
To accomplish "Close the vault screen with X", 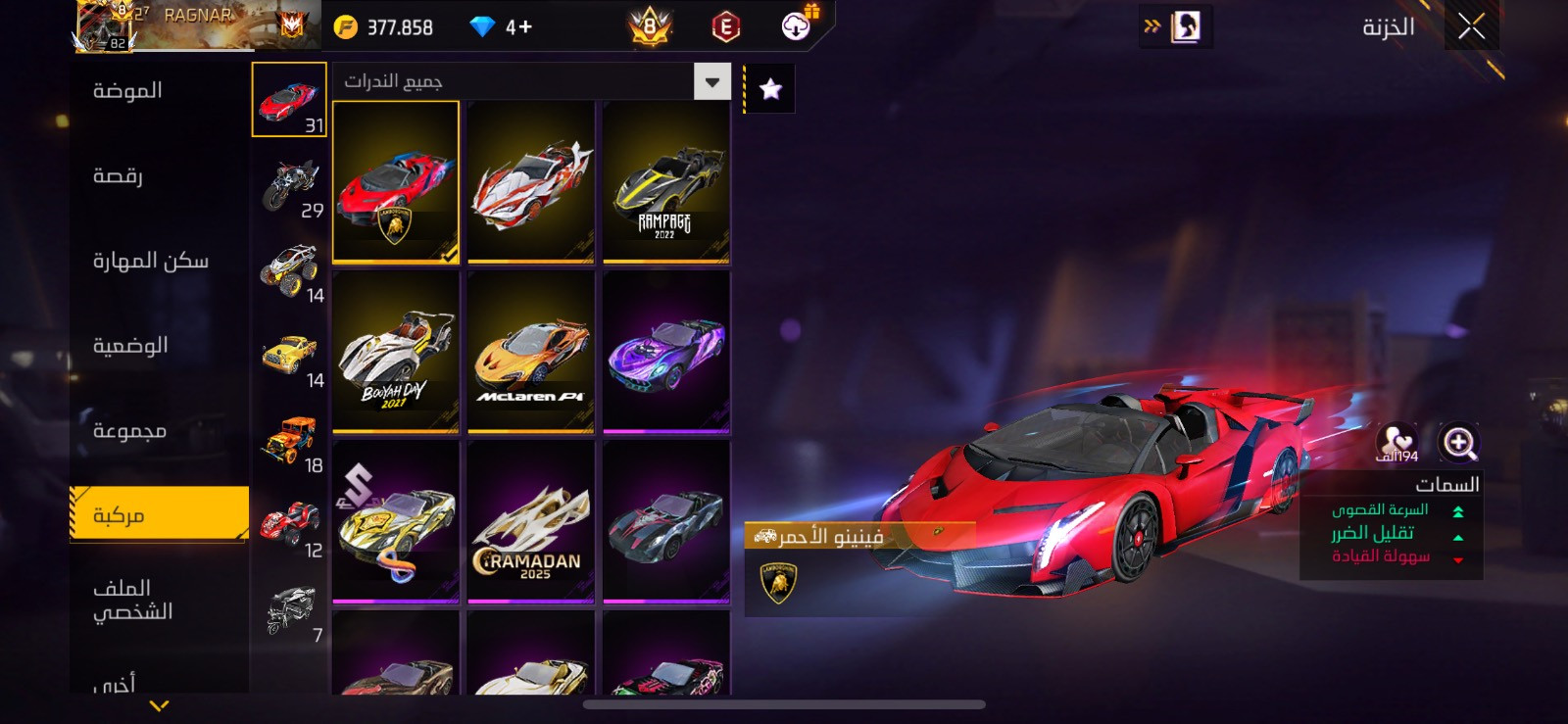I will click(x=1471, y=27).
